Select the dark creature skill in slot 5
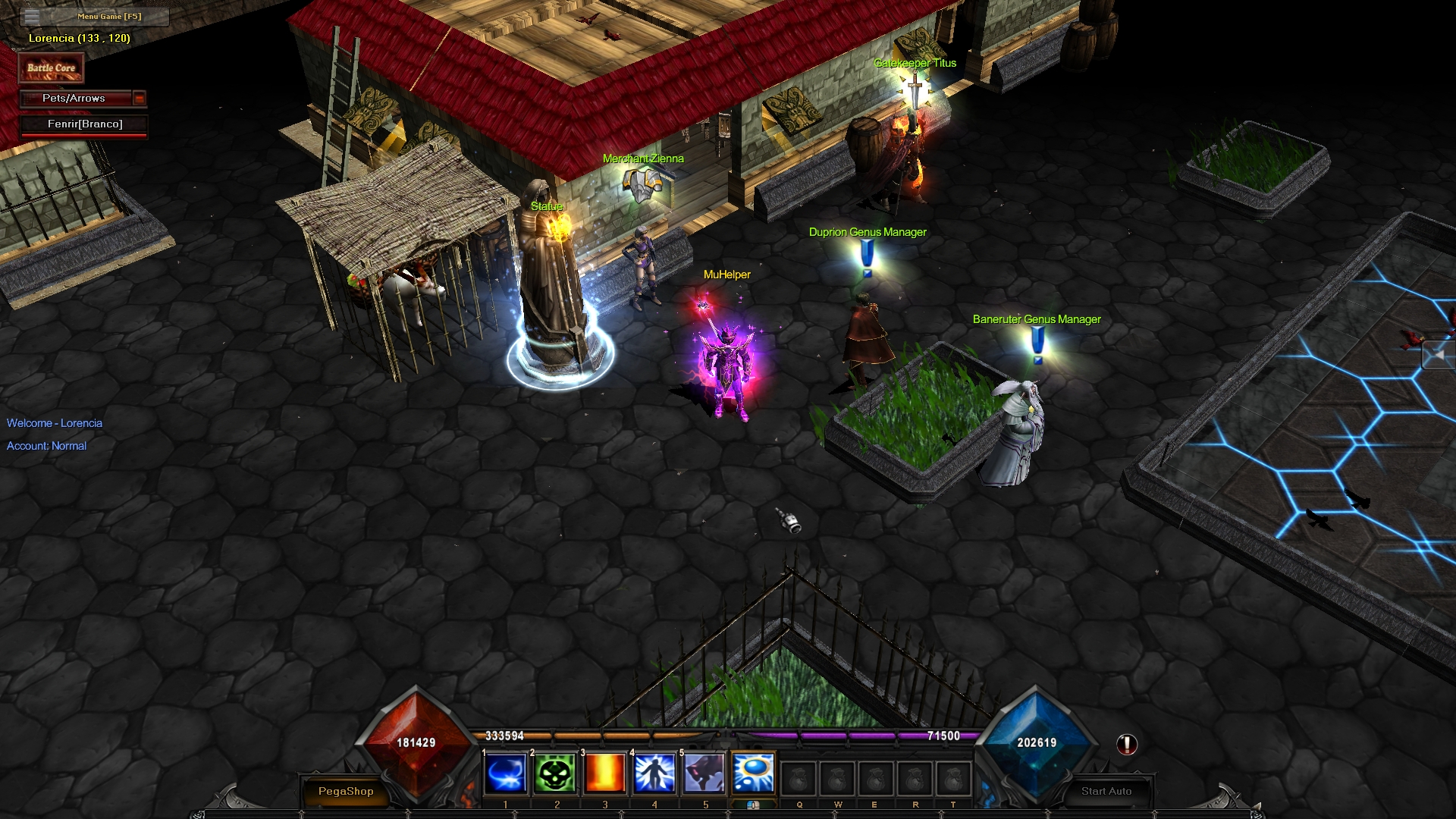 (704, 773)
